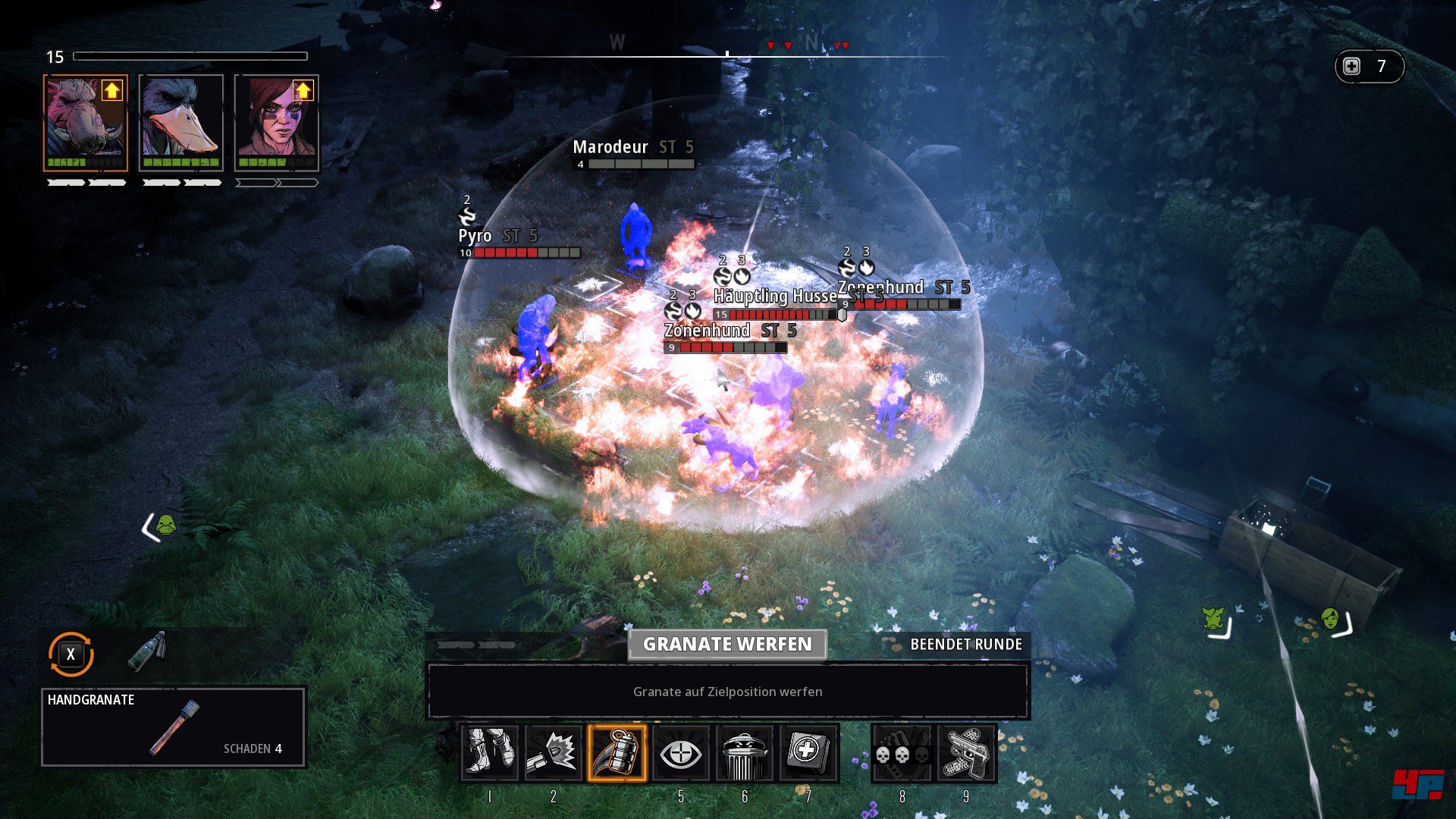
Task: Activate the gun muzzle-flash shoot ability
Action: (553, 753)
